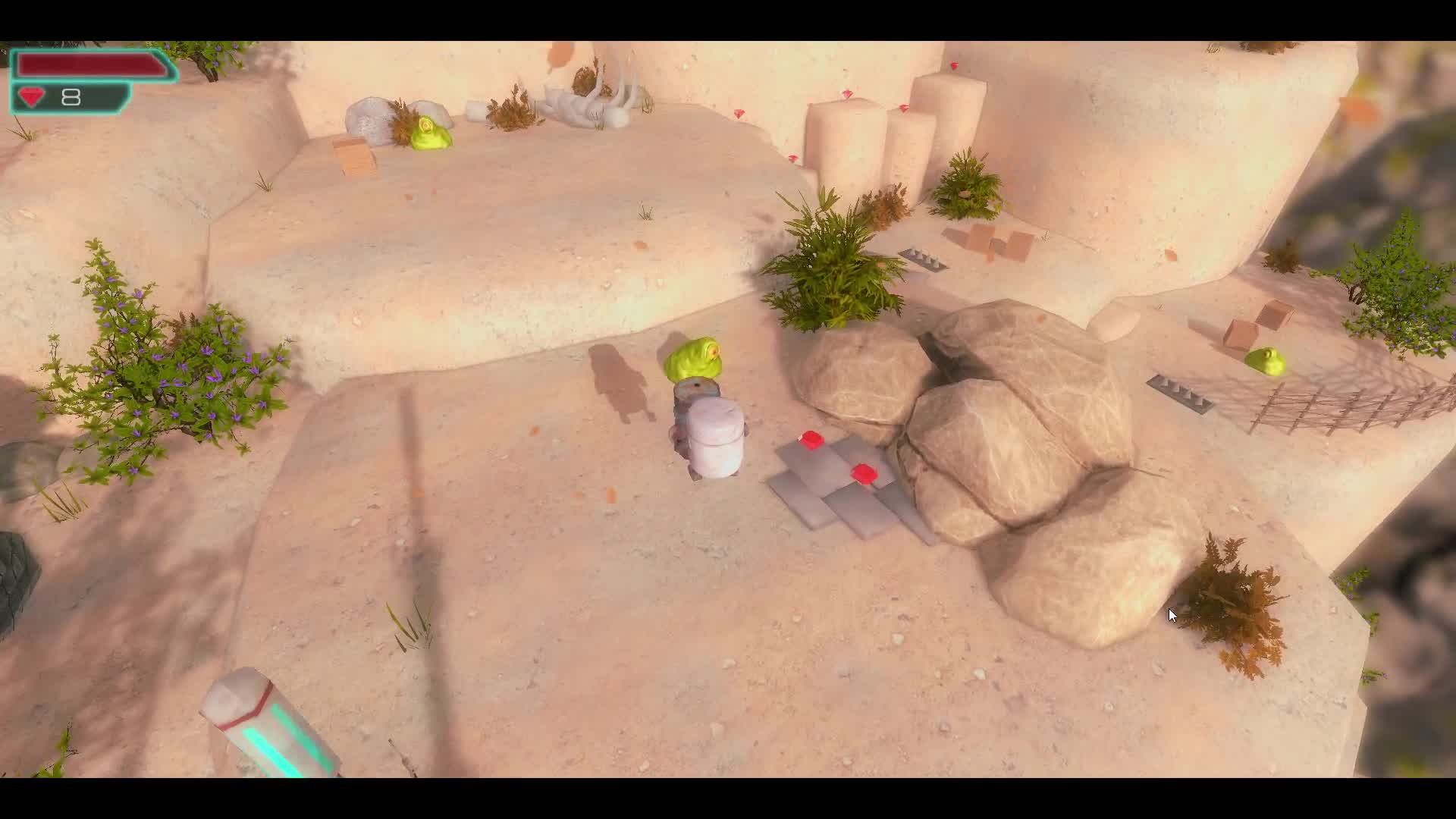
Task: Select the player robot character
Action: point(711,432)
